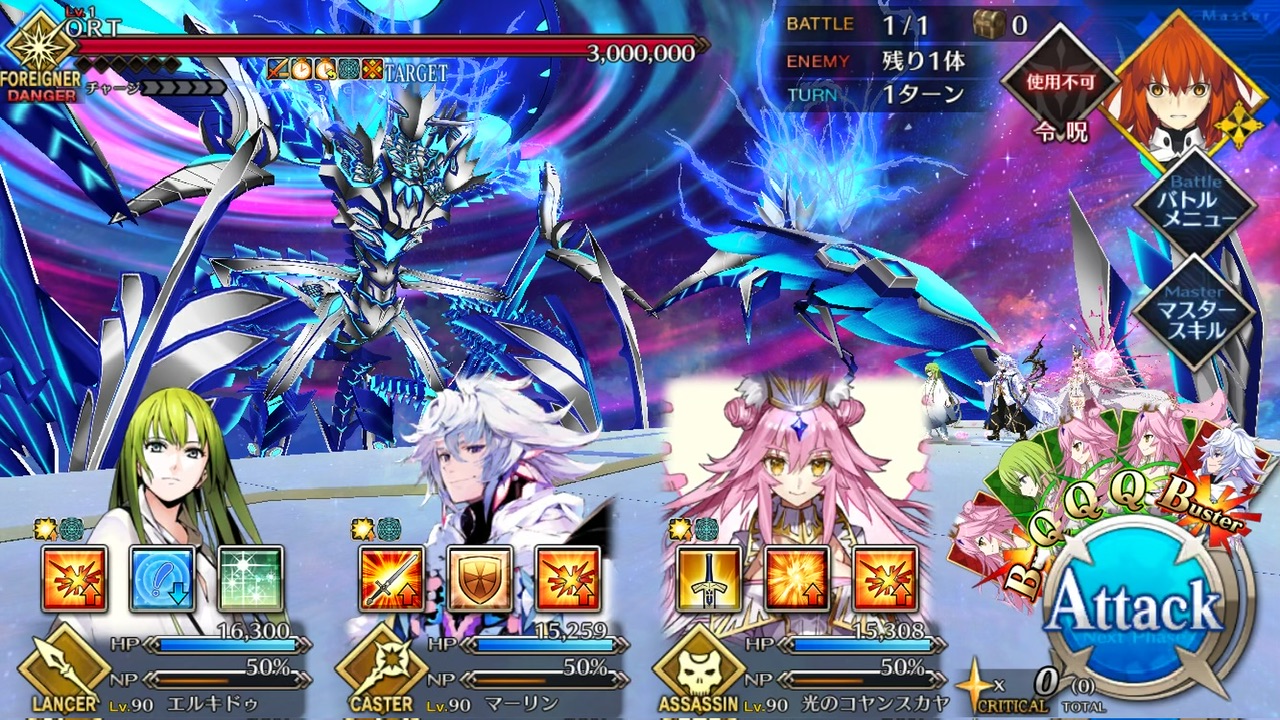
Task: Choose Koyanskaya's Assassin class icon
Action: tap(699, 668)
